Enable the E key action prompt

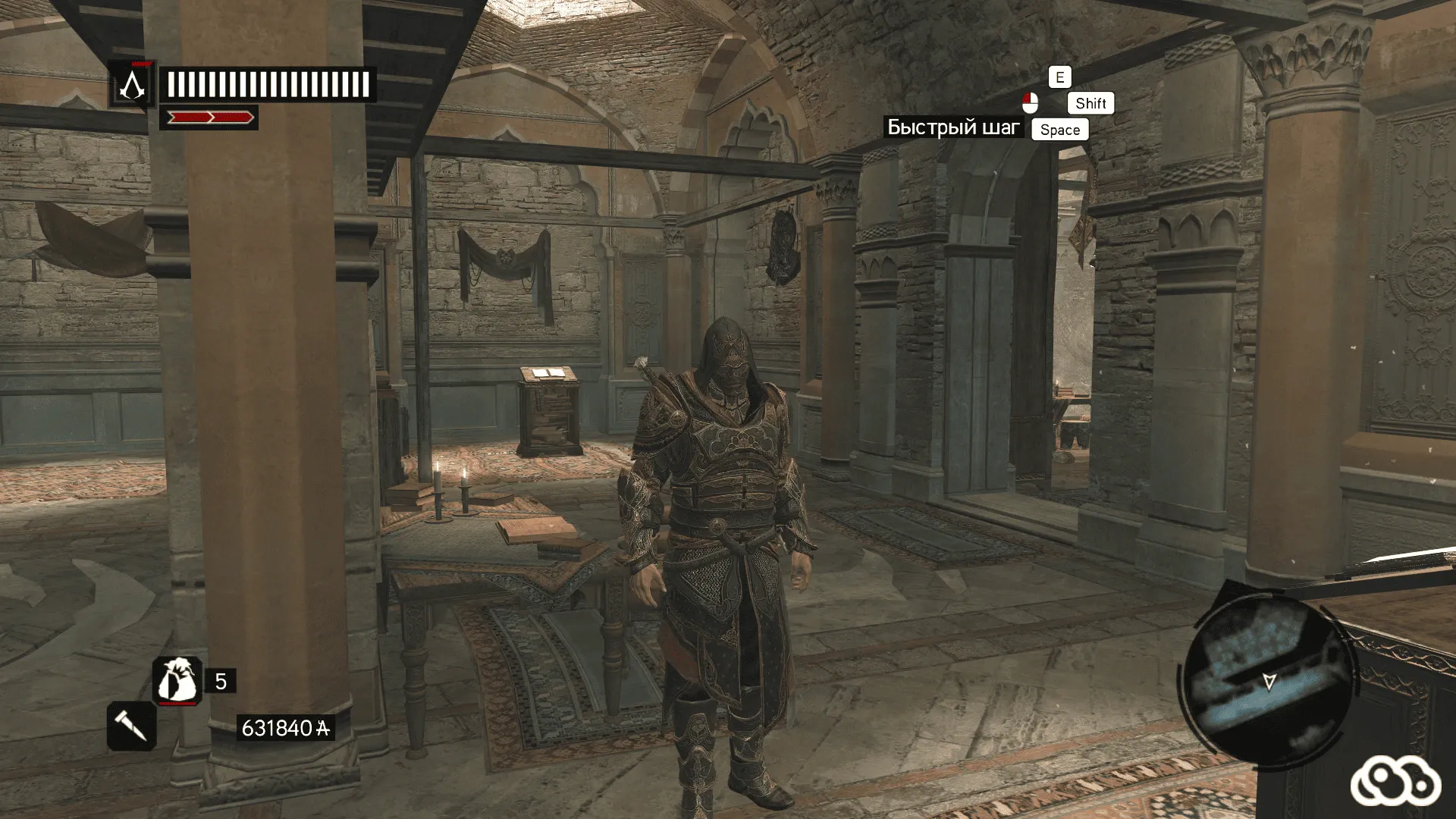point(1059,76)
